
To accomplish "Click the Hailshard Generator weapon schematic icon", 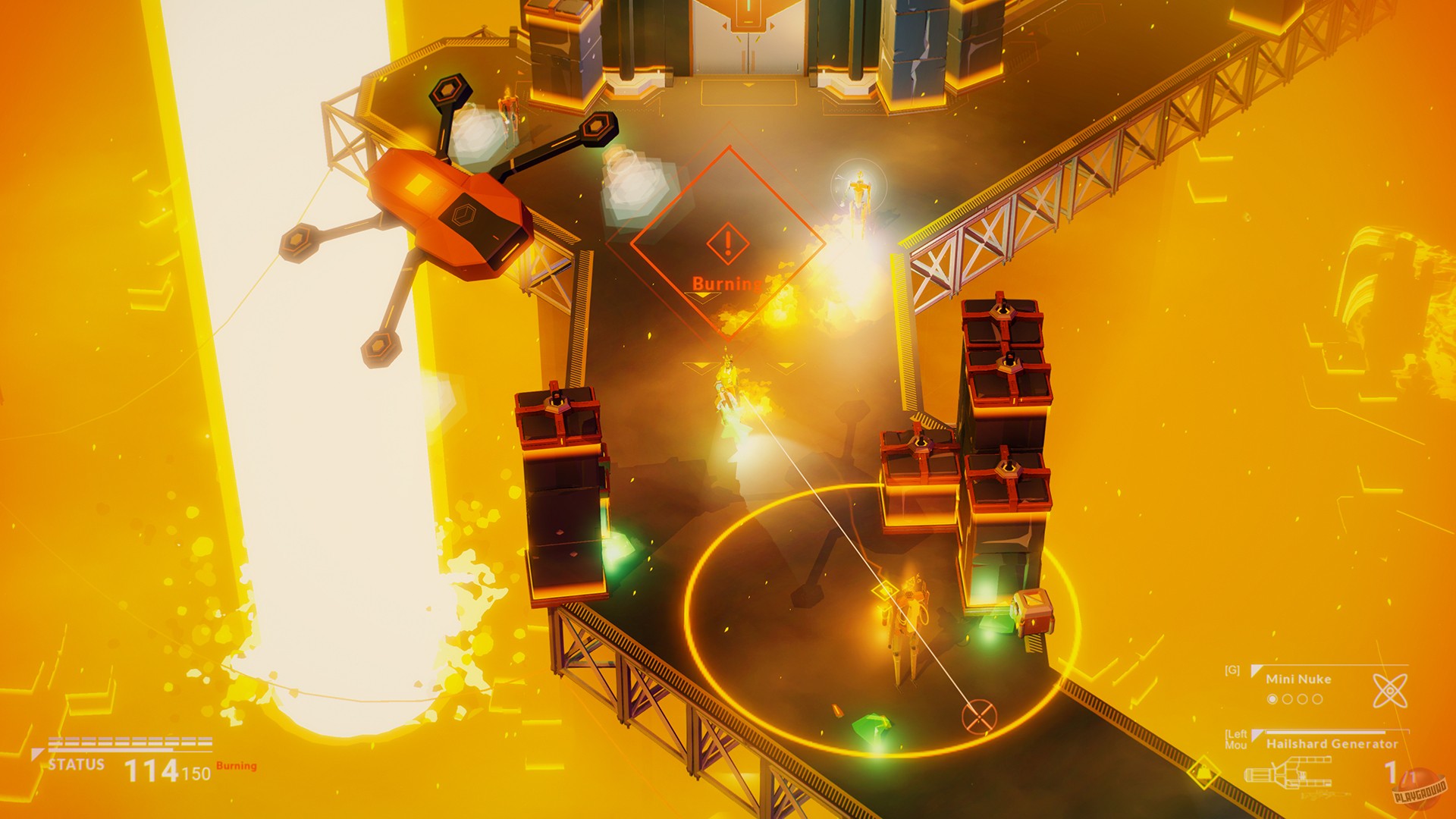I will tap(1289, 773).
